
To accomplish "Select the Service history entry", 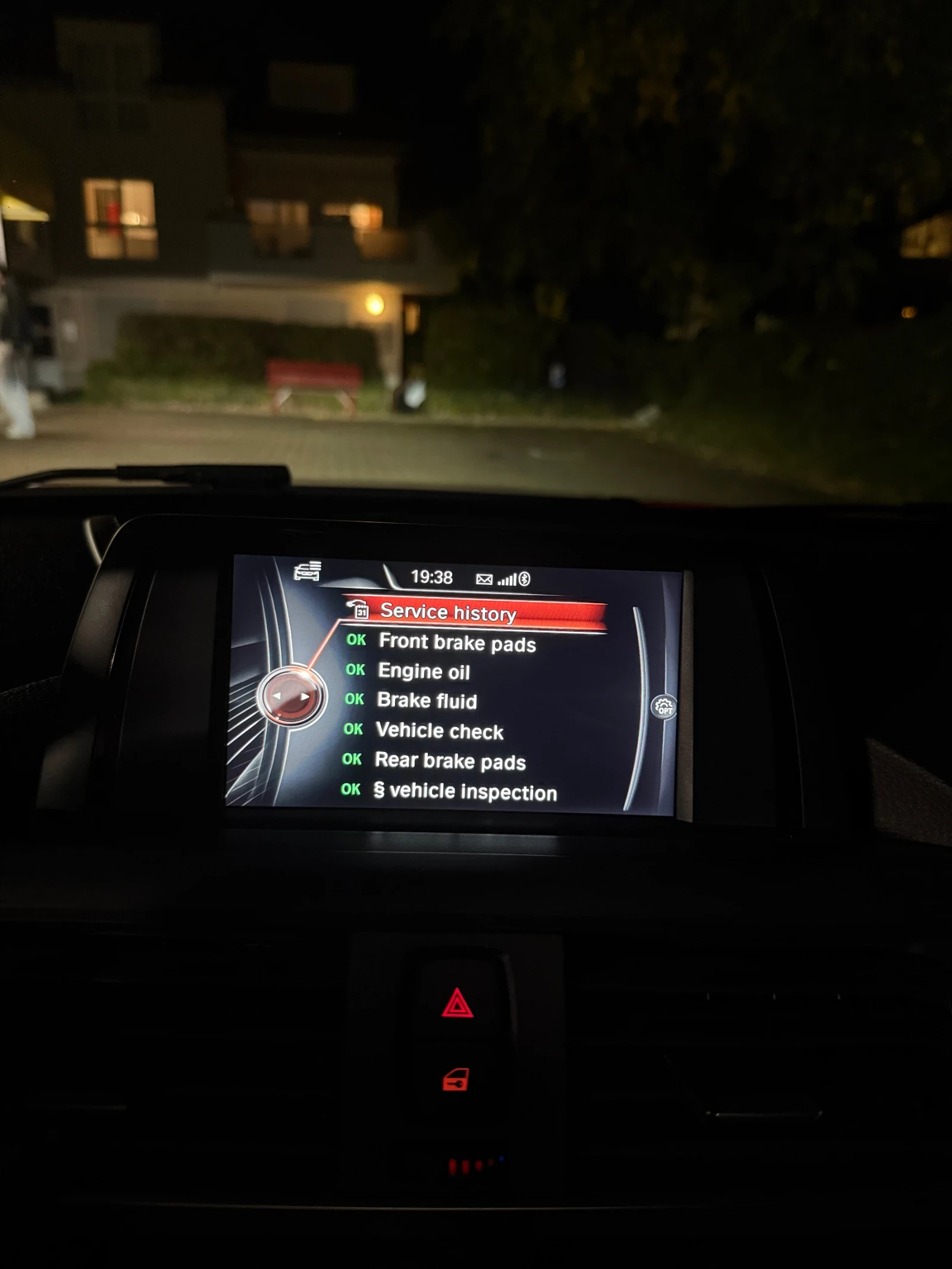I will [x=447, y=612].
